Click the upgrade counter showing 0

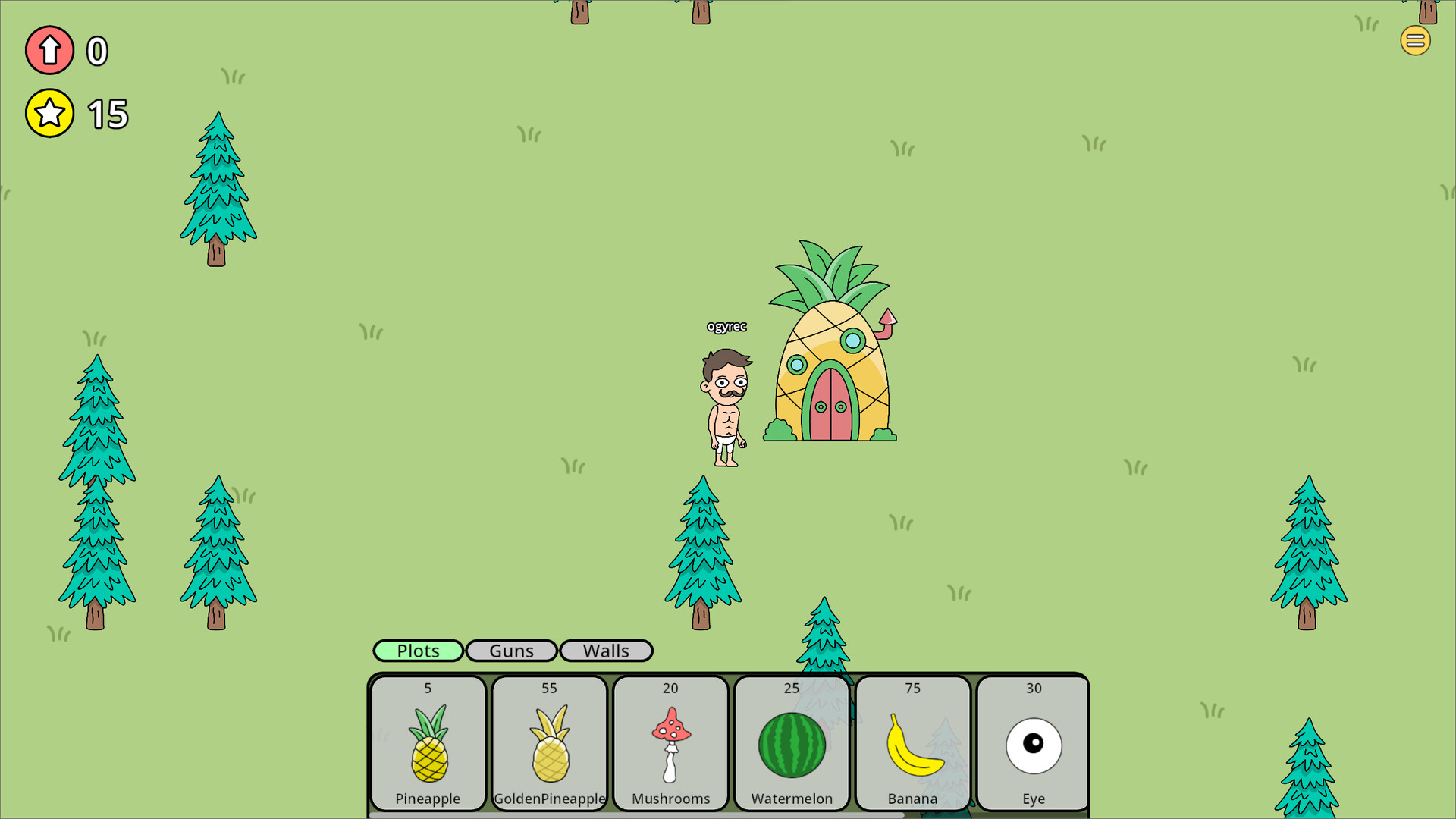point(96,52)
